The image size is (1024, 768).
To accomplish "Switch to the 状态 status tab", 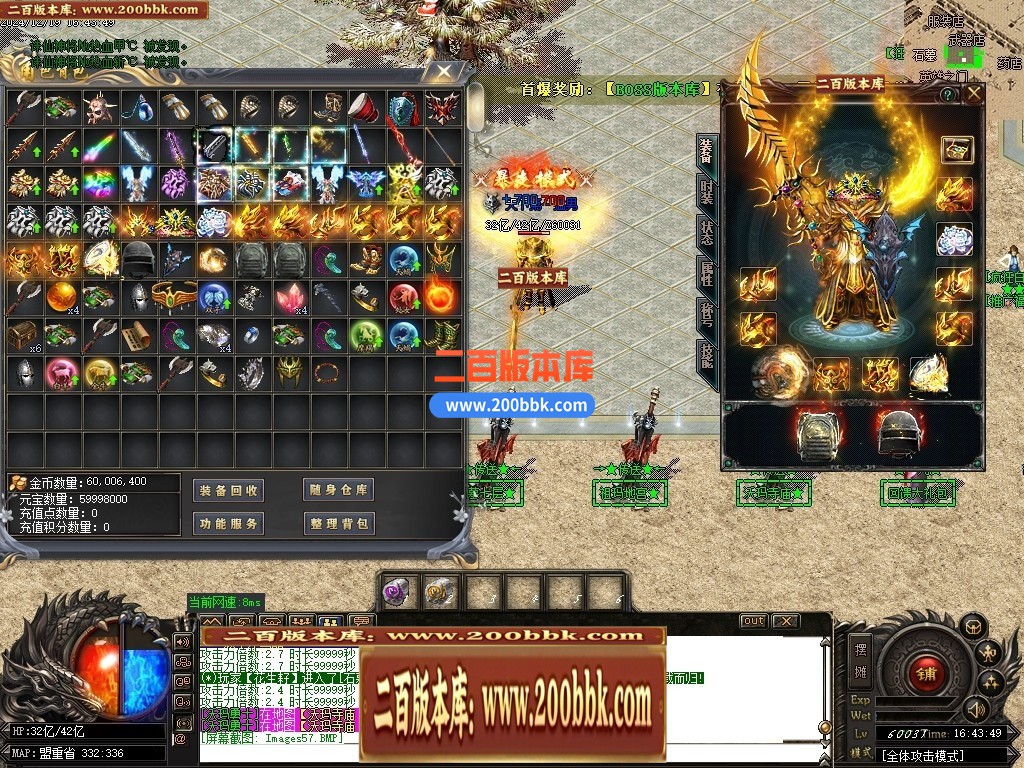I will pyautogui.click(x=706, y=231).
